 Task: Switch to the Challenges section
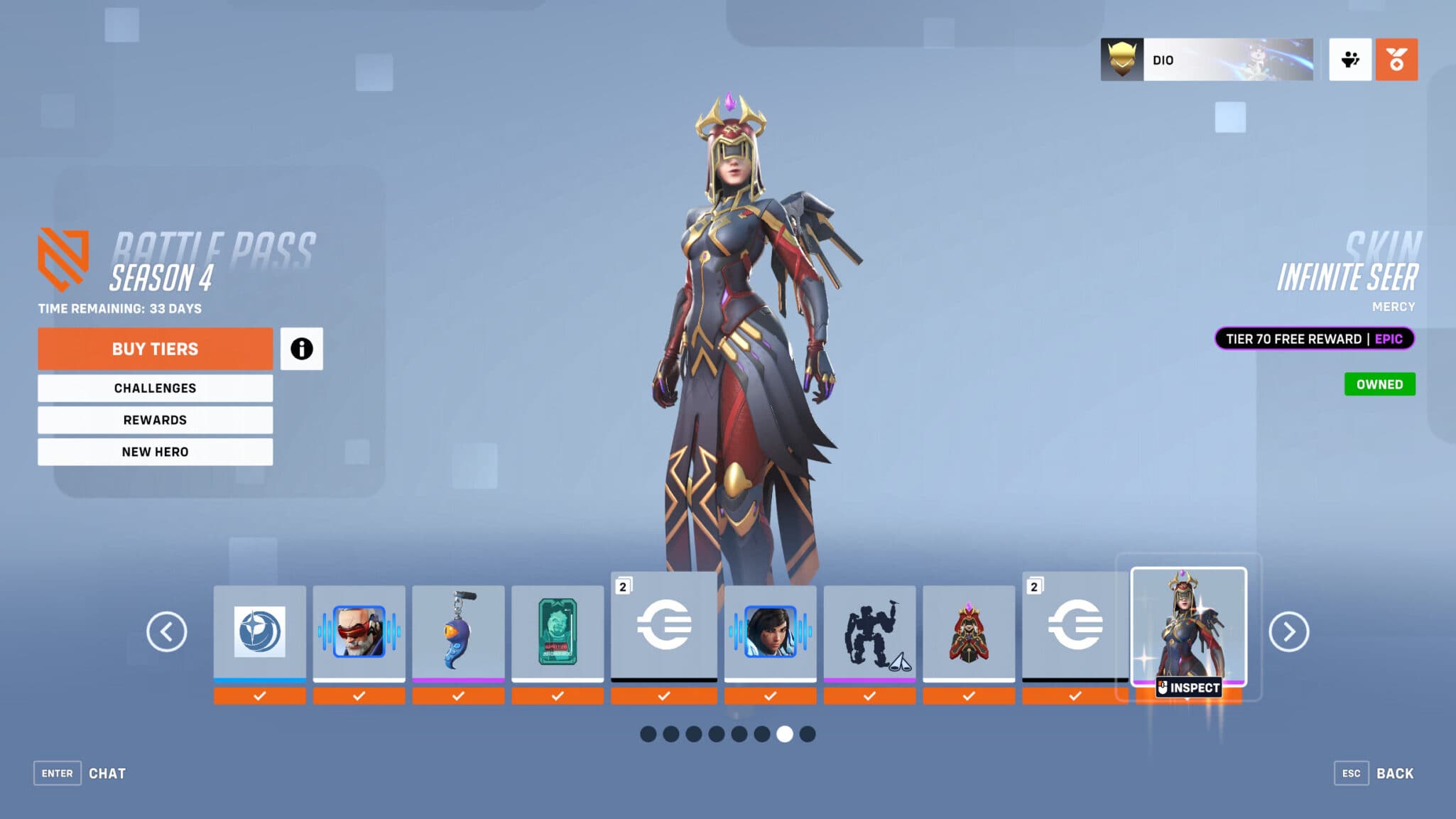click(x=155, y=388)
